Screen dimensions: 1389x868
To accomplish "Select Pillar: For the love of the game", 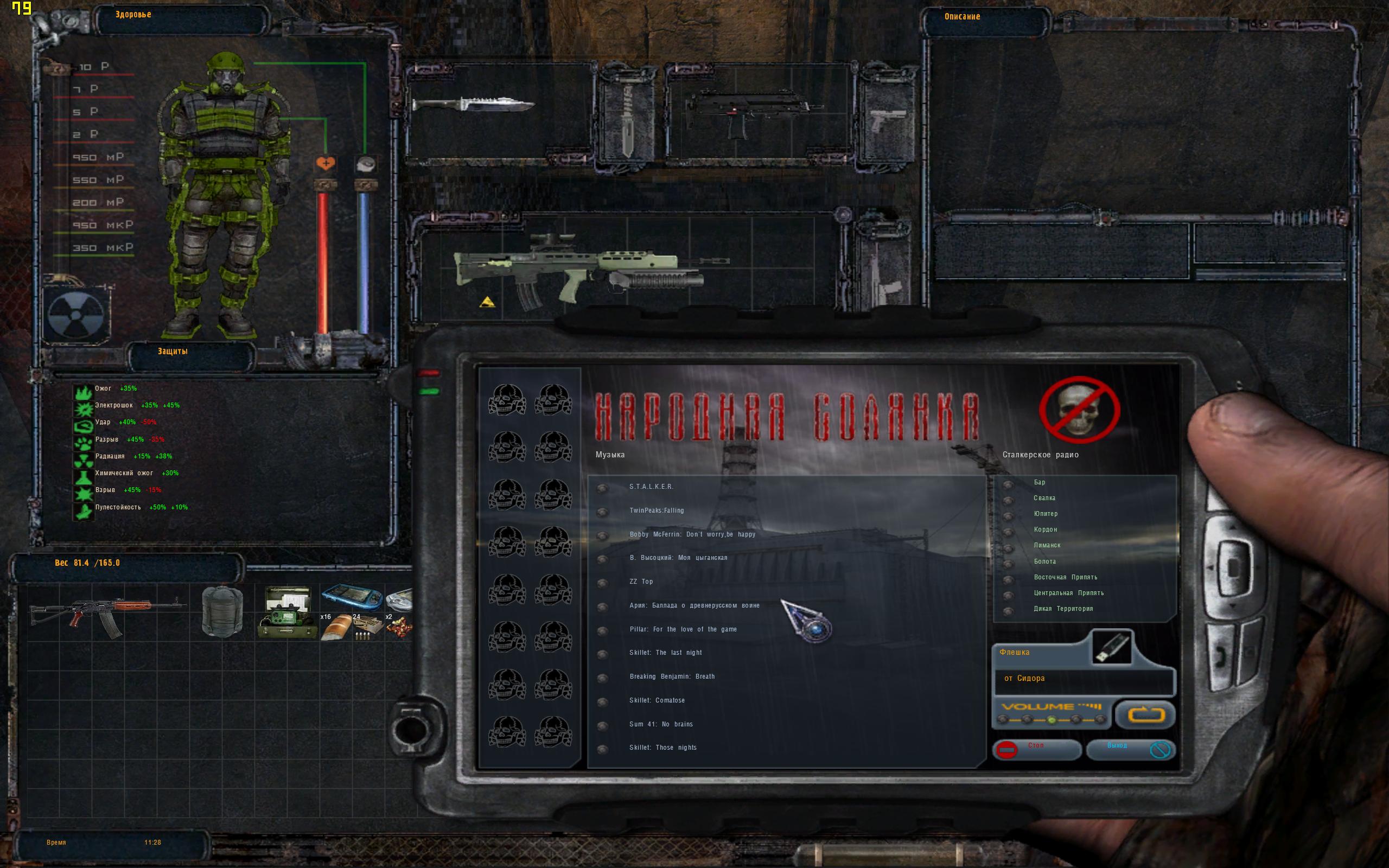I will [683, 629].
